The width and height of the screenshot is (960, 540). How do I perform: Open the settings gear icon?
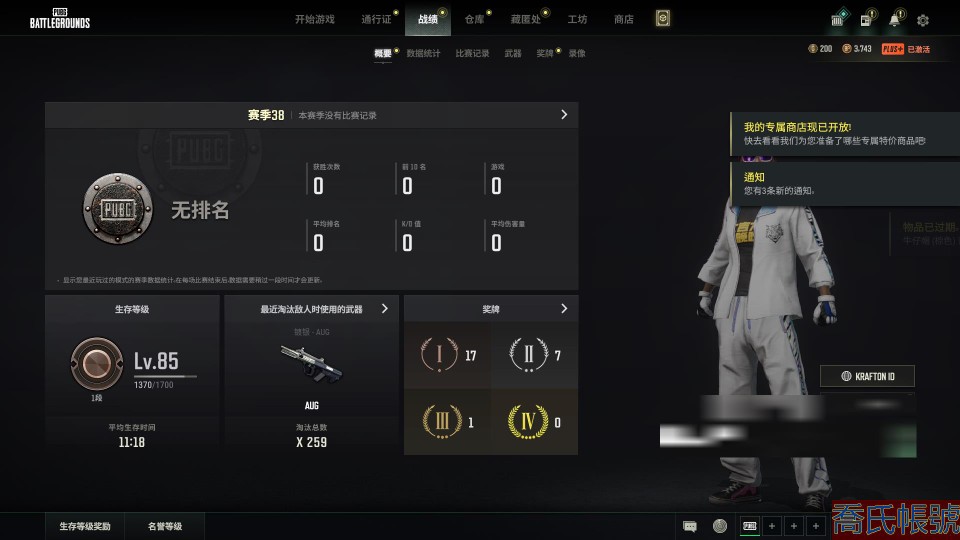click(923, 20)
